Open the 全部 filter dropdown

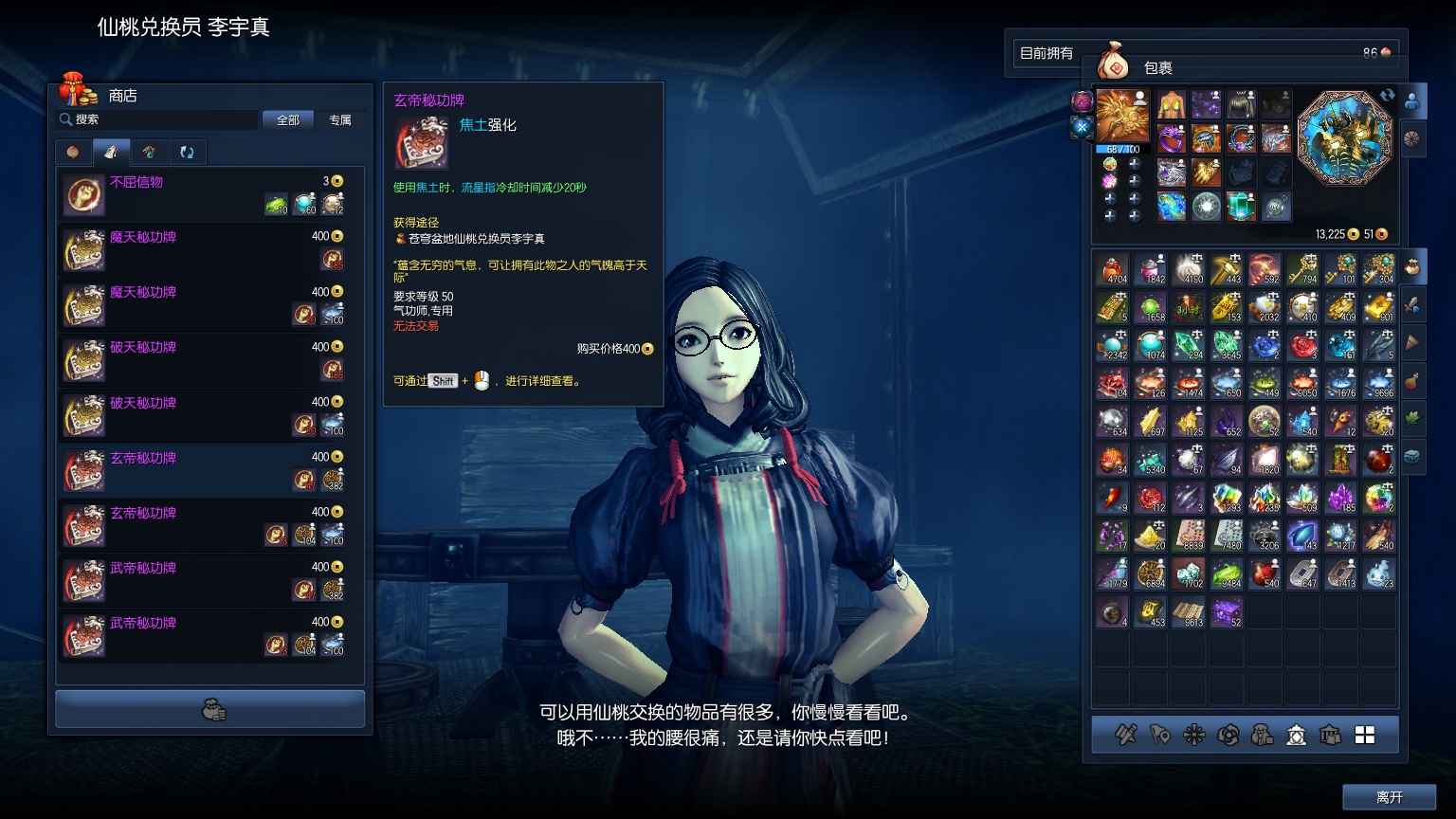288,119
